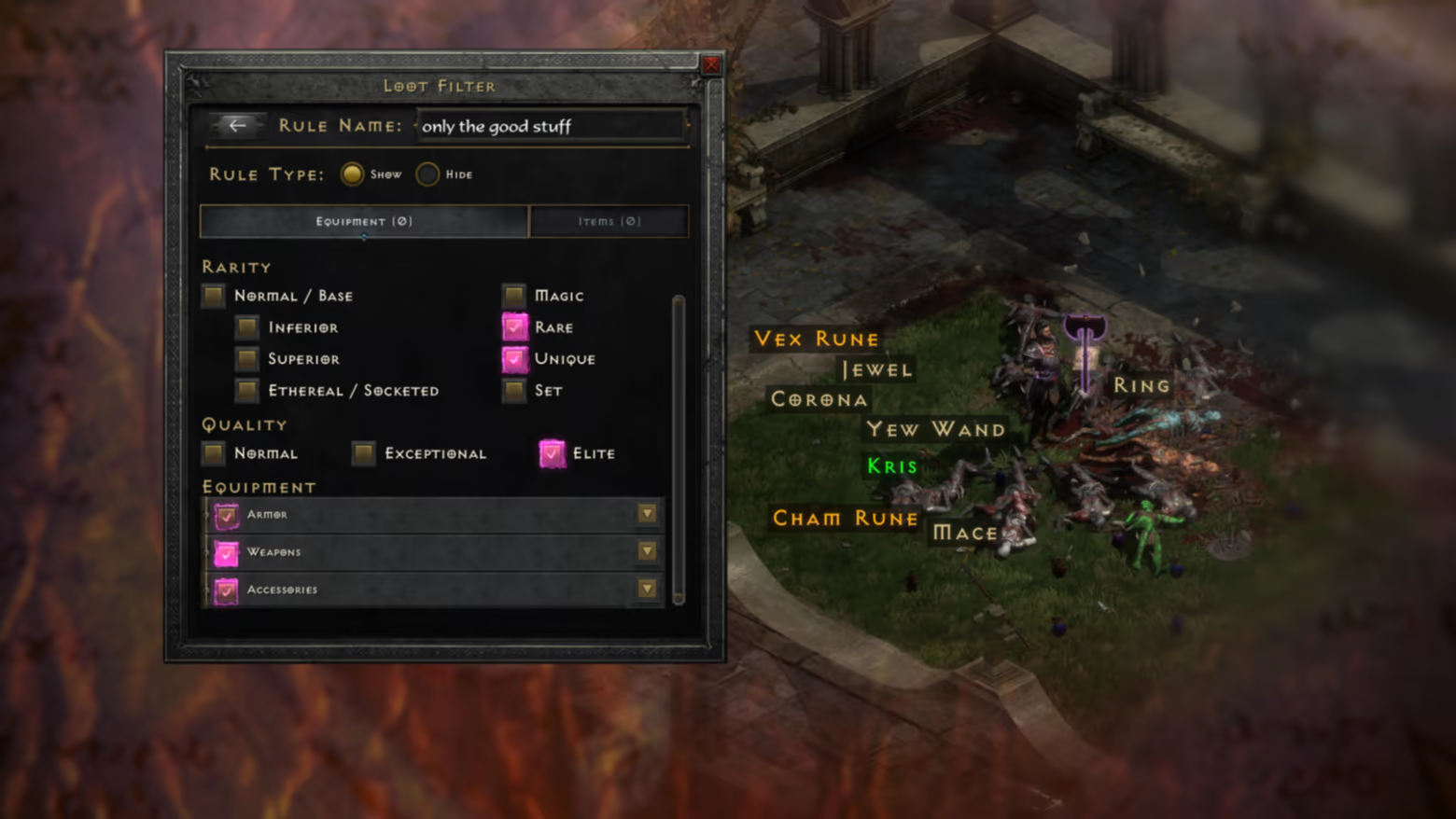The image size is (1456, 819).
Task: Expand the Armor equipment dropdown arrow
Action: pos(647,514)
